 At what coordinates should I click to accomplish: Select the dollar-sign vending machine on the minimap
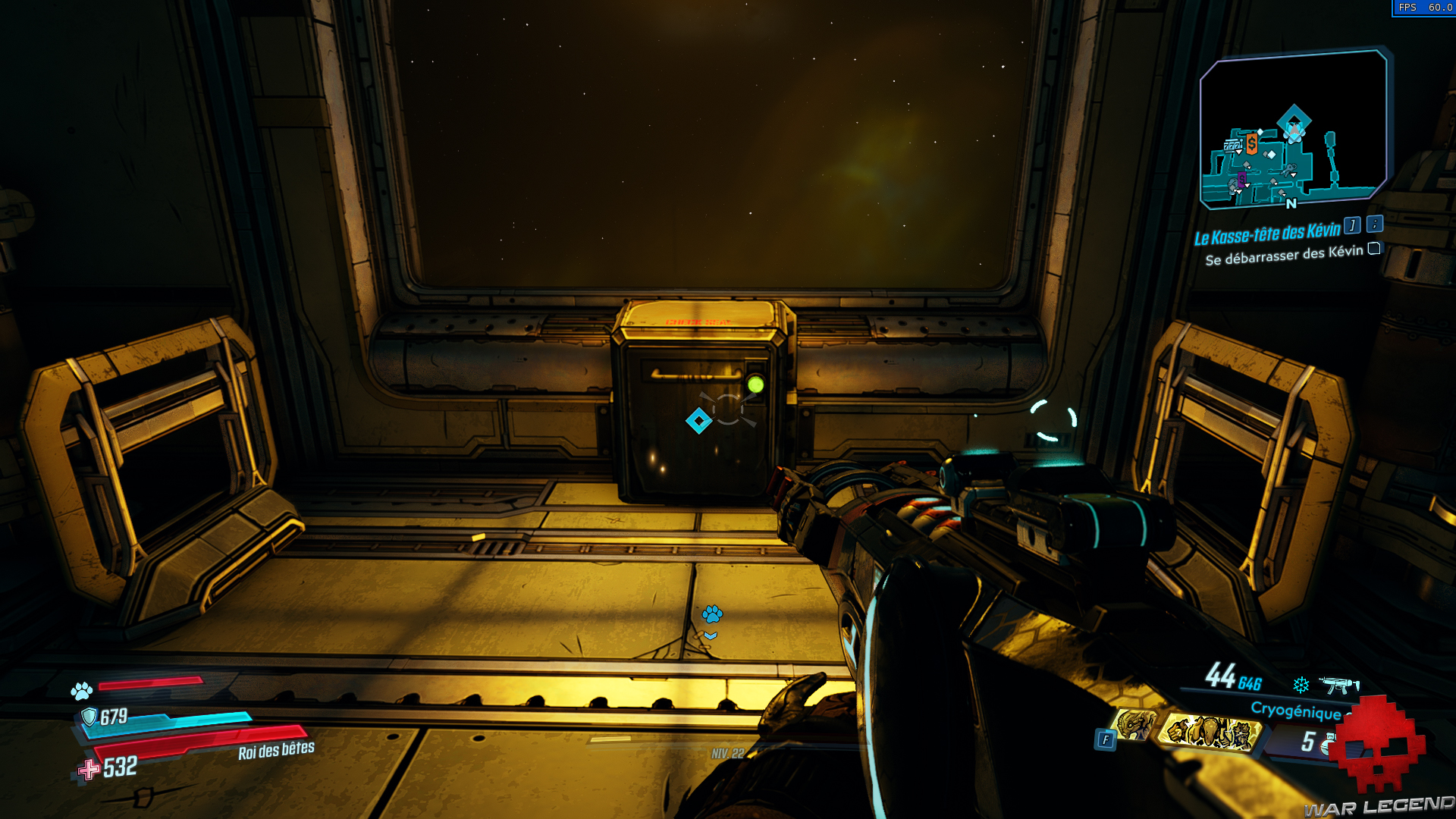coord(1252,143)
